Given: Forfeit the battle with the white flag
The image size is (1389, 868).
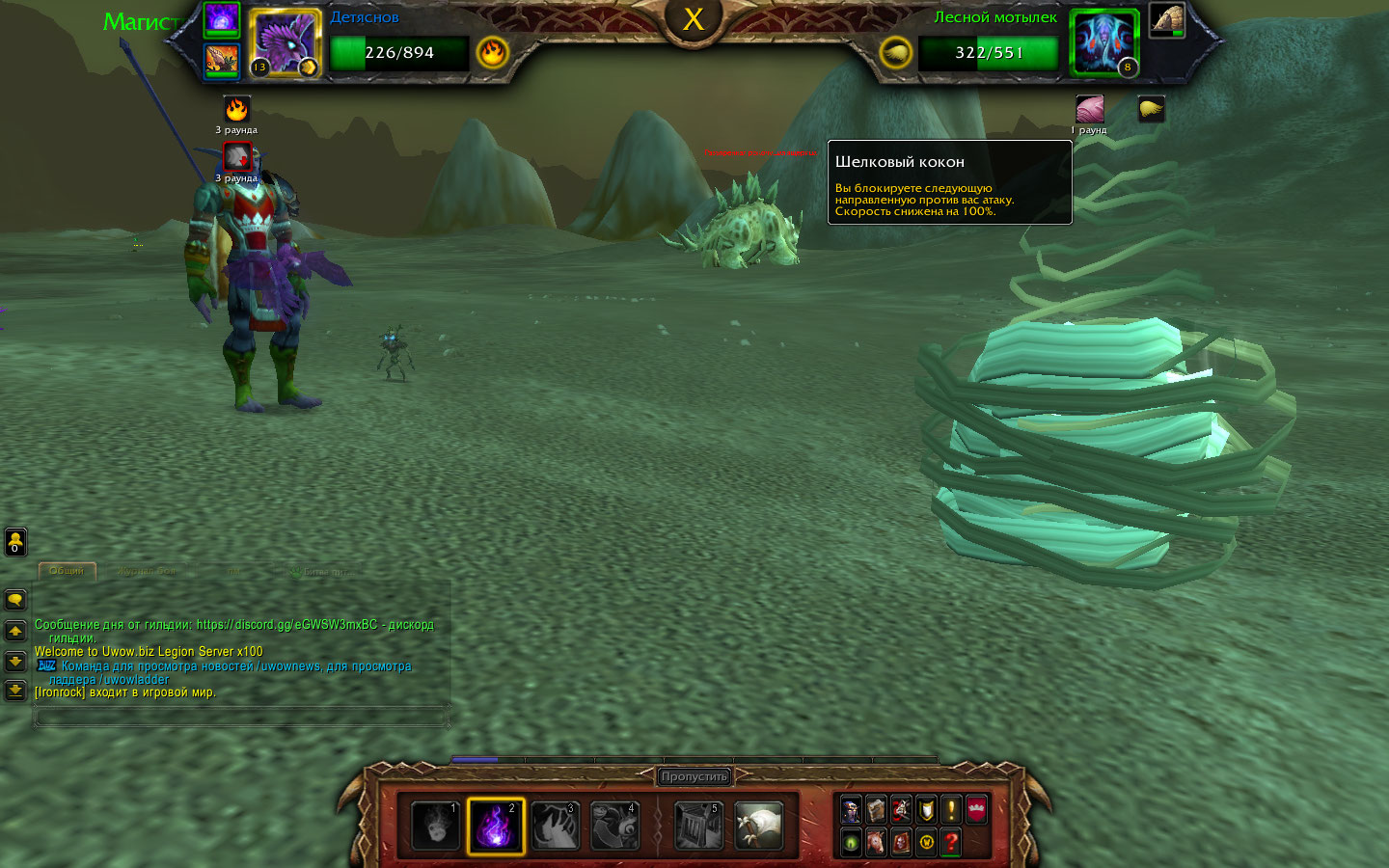Looking at the screenshot, I should (758, 827).
